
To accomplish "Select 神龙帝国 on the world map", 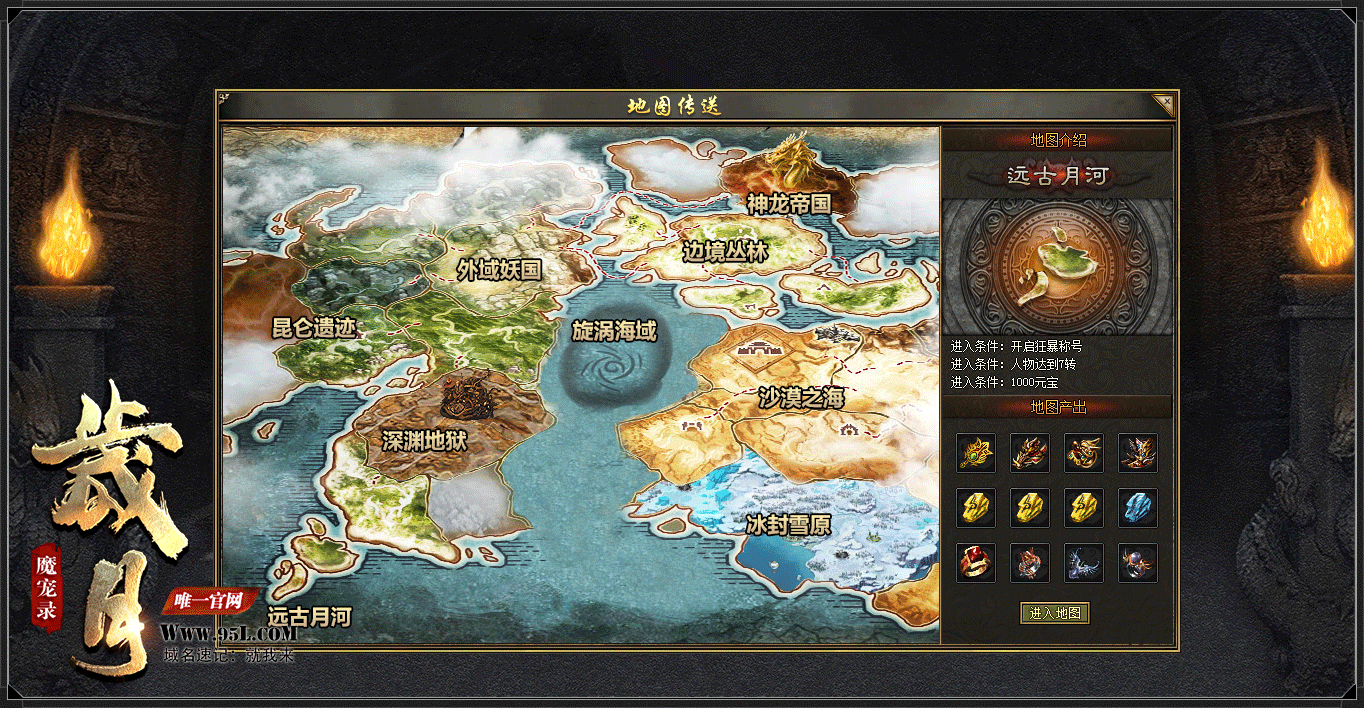I will point(789,203).
